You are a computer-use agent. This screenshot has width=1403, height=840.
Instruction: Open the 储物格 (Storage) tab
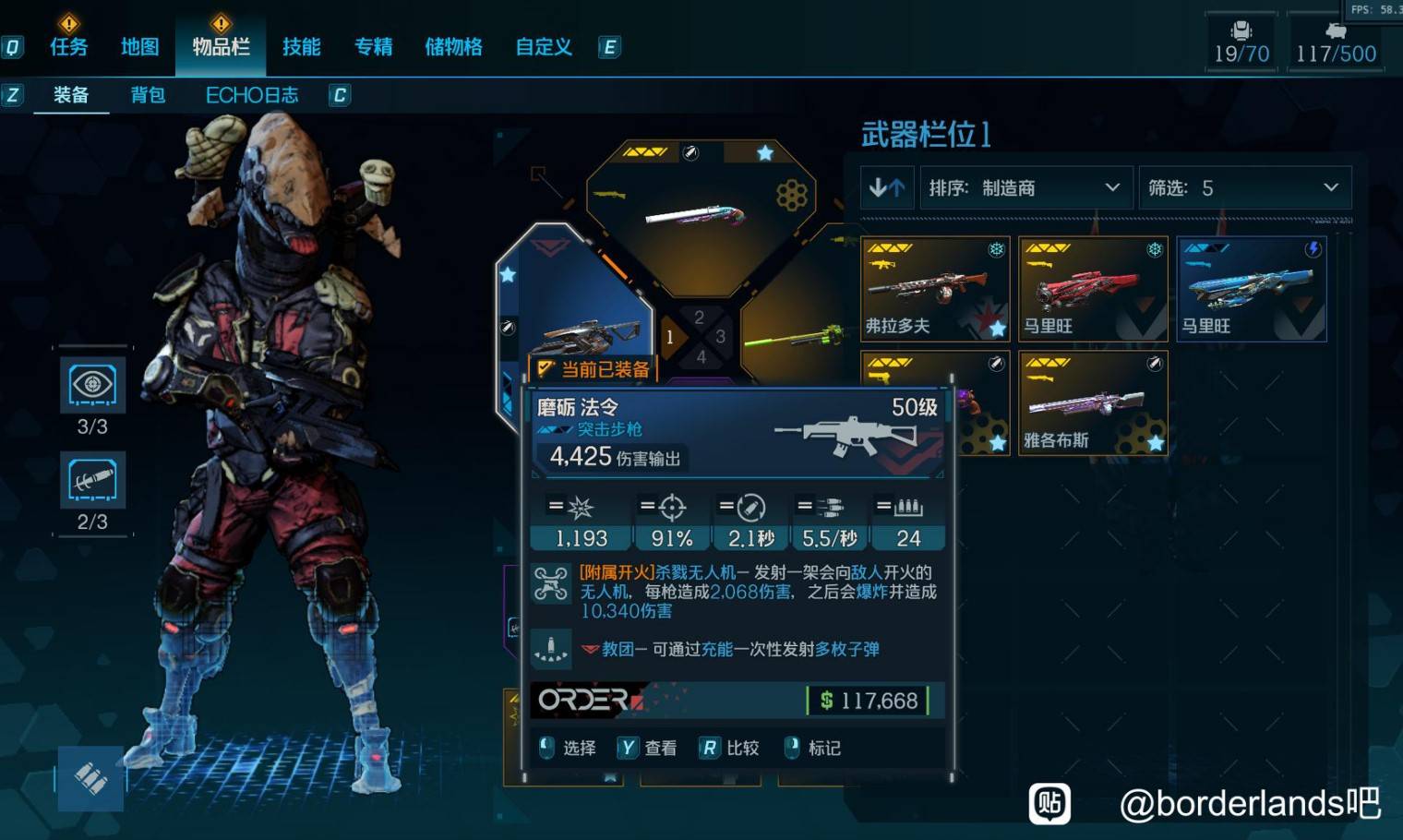pos(453,46)
